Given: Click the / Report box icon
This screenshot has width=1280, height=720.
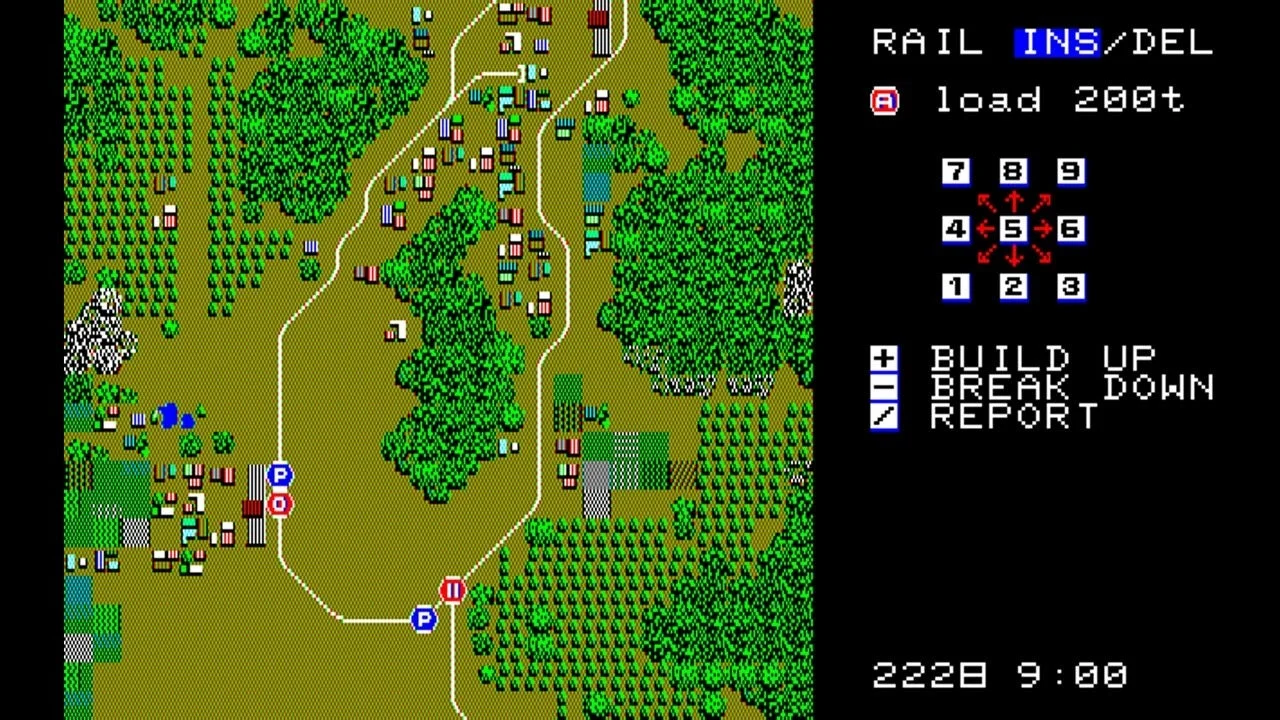Looking at the screenshot, I should tap(884, 417).
